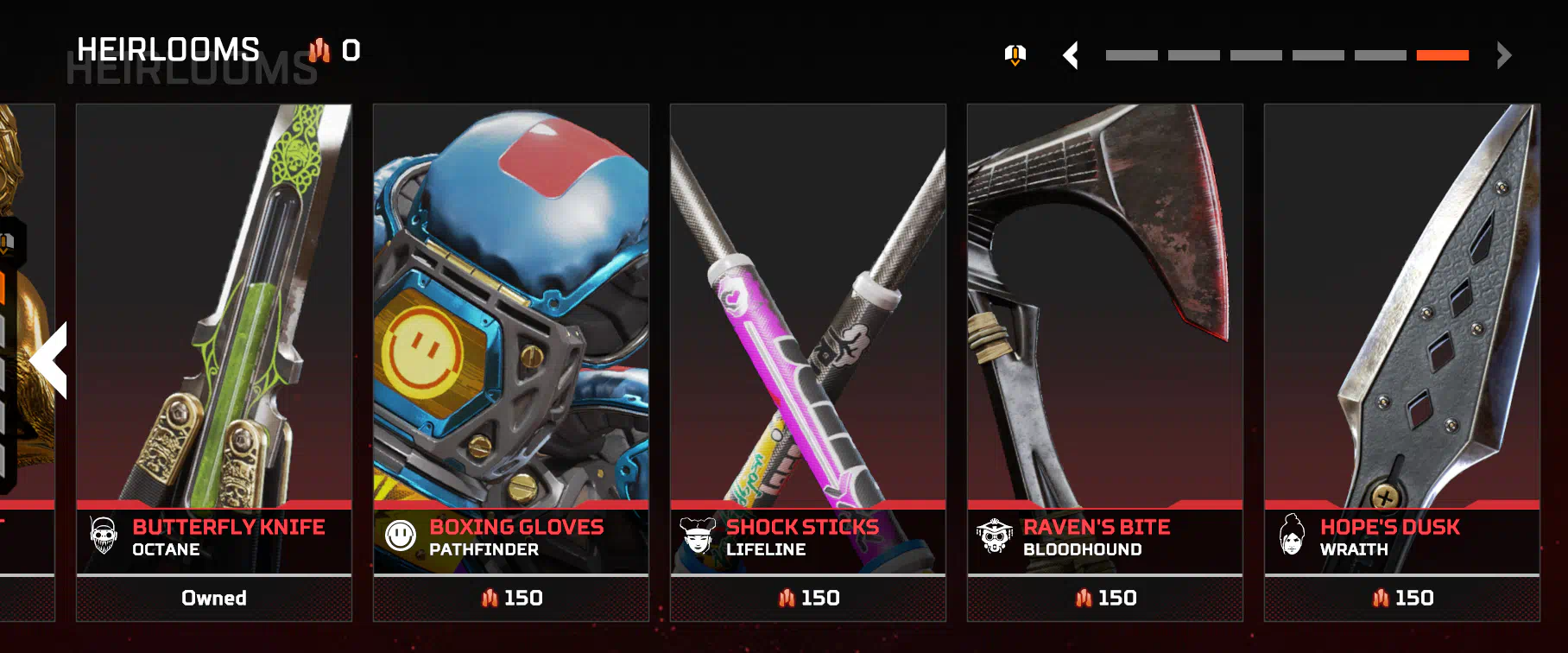Purchase Hope's Dusk for 150 shards

tap(1402, 598)
